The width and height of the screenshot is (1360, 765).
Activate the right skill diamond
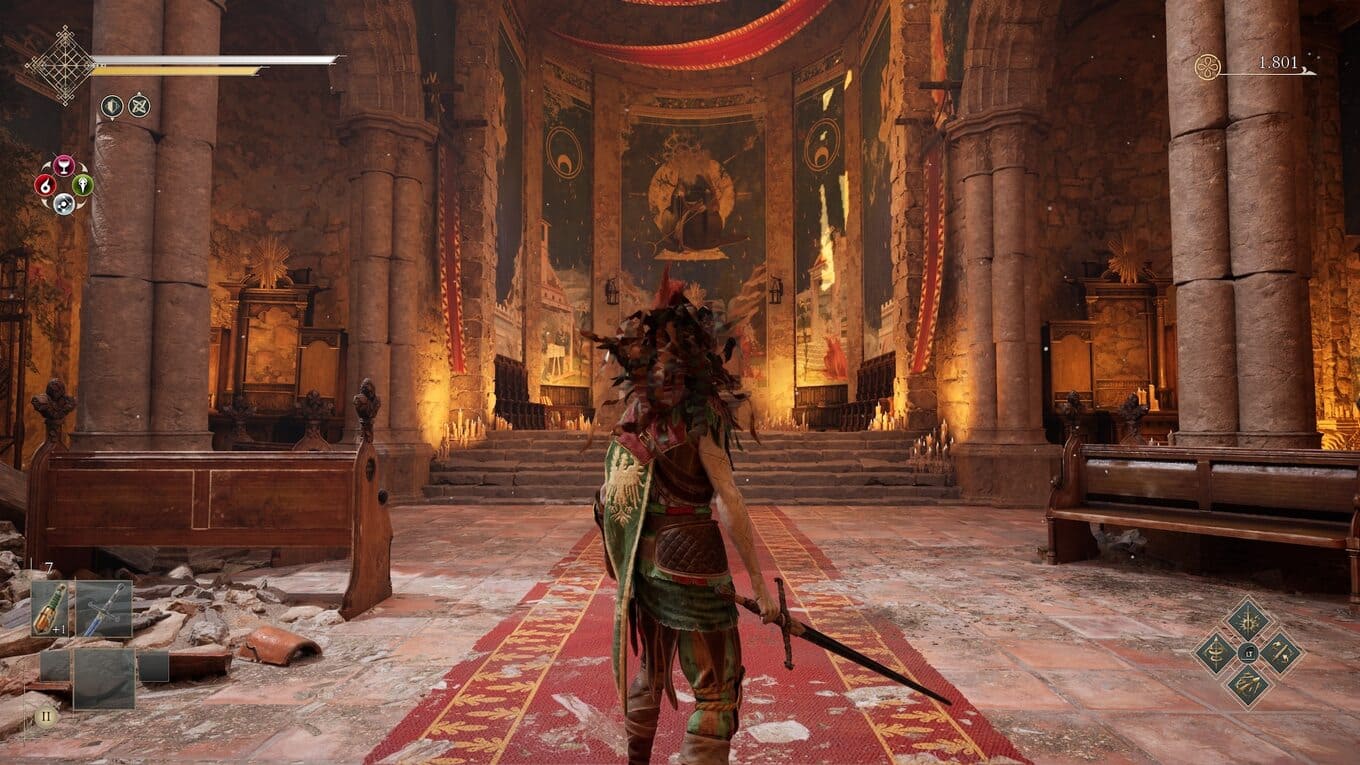click(x=1280, y=652)
